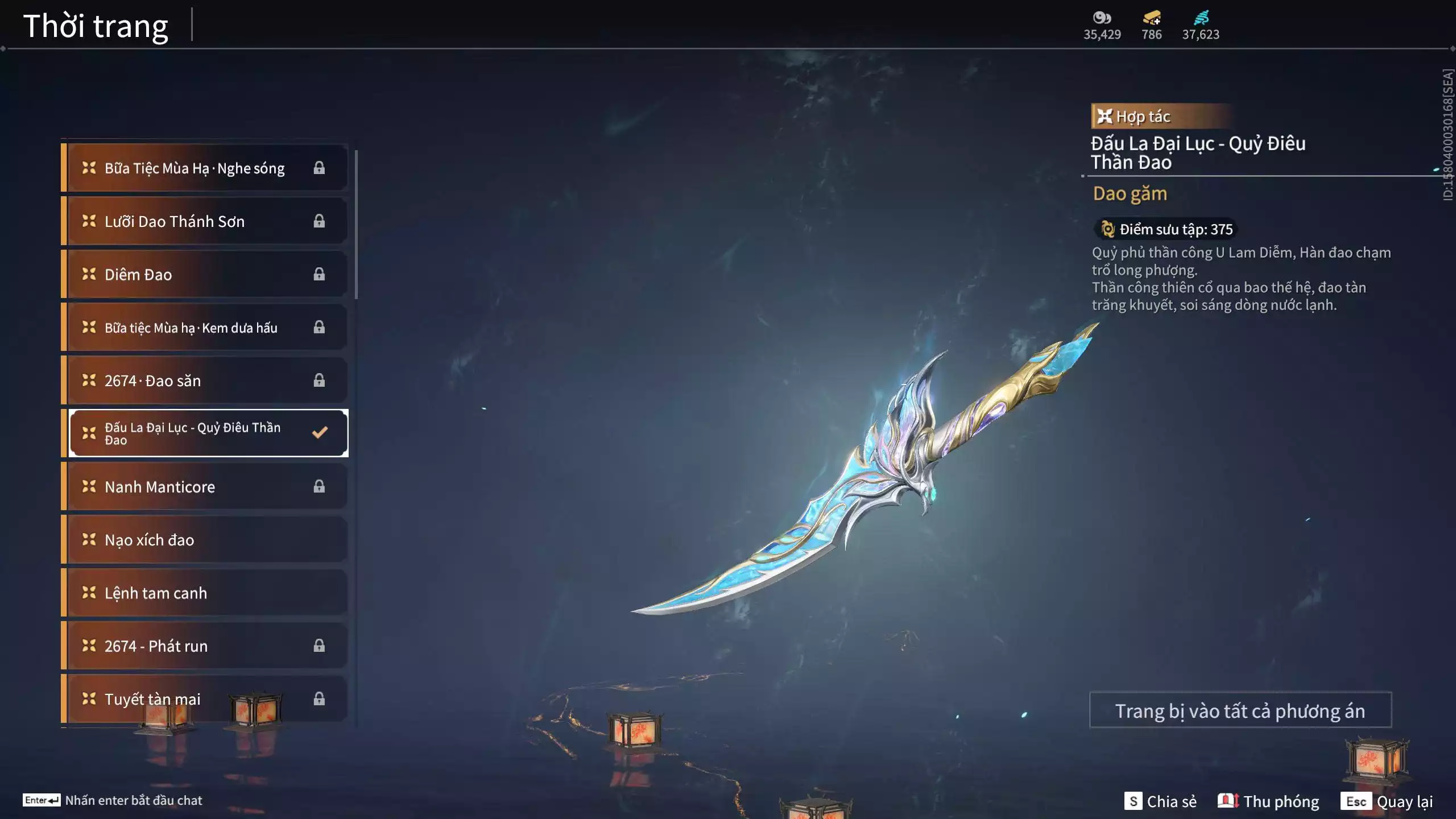This screenshot has height=819, width=1456.
Task: Click the blue feather currency icon
Action: point(1201,18)
